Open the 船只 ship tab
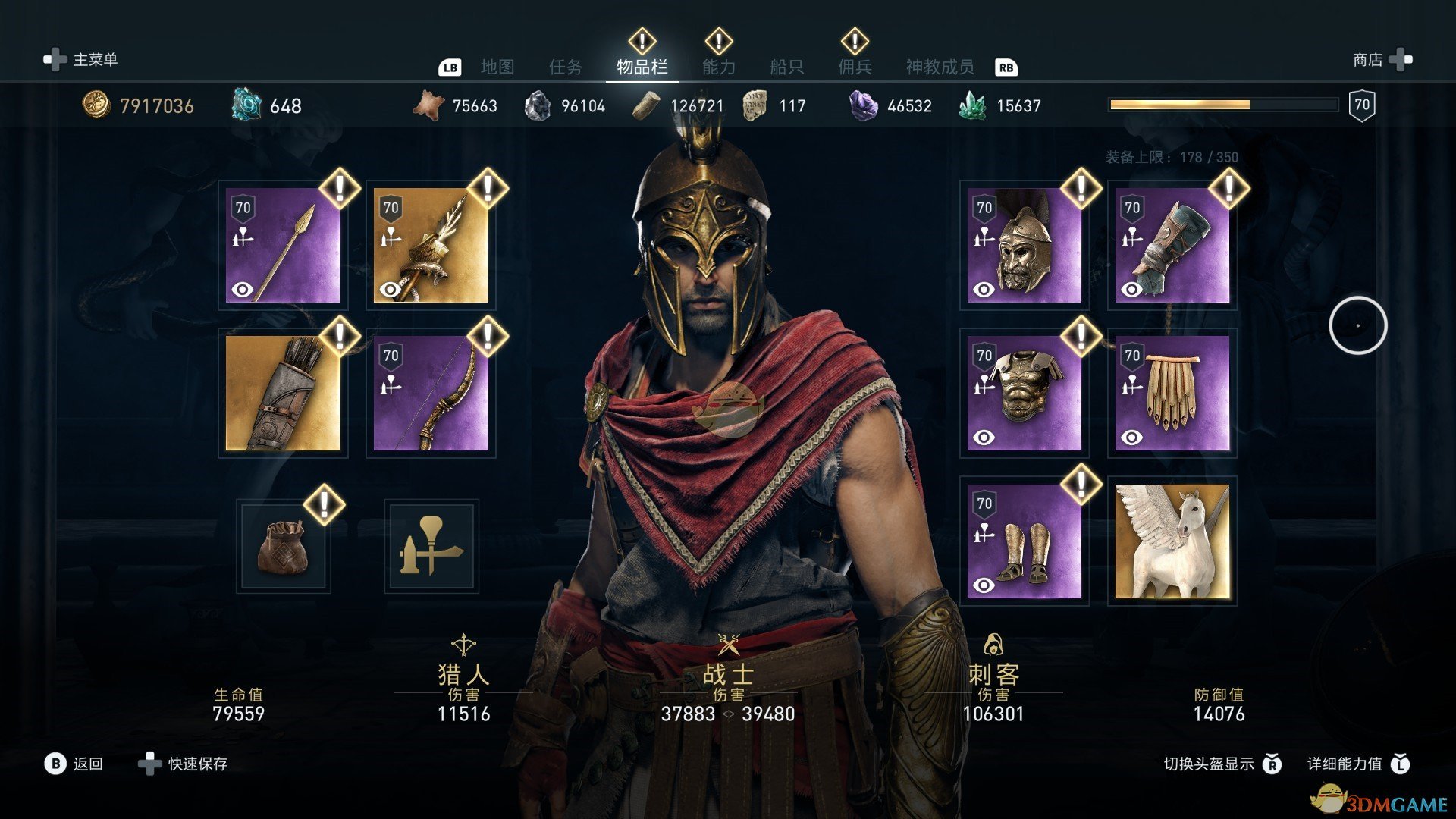The height and width of the screenshot is (819, 1456). click(786, 67)
